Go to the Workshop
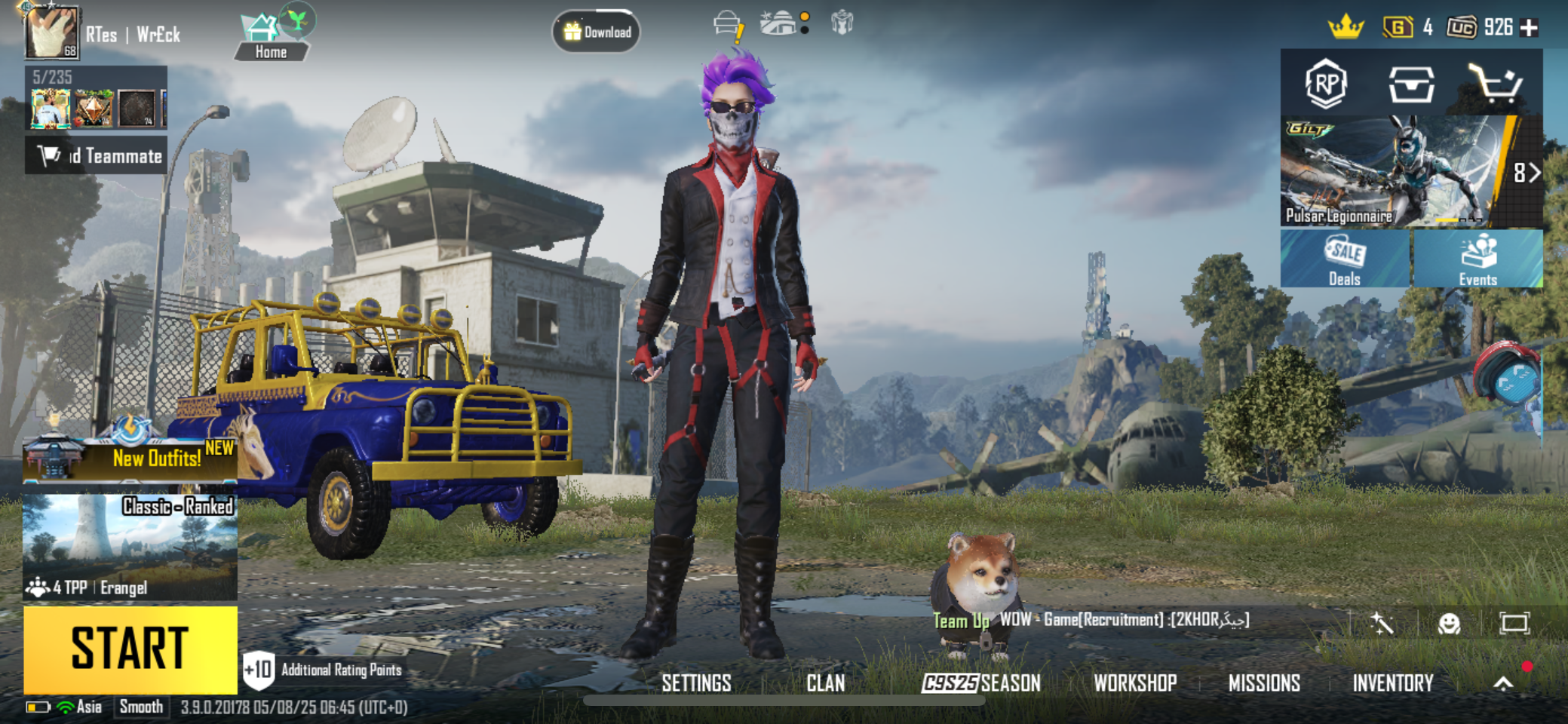Image resolution: width=1568 pixels, height=724 pixels. (1135, 683)
